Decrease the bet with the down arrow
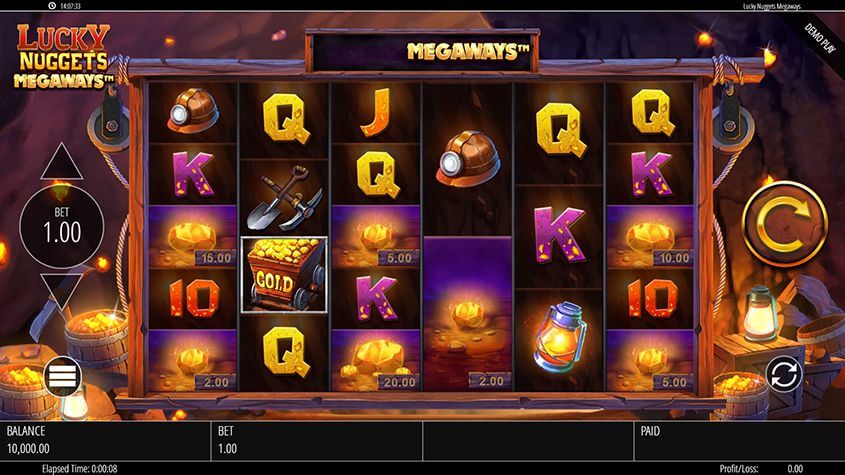Screen dimensions: 845x475 pos(61,292)
